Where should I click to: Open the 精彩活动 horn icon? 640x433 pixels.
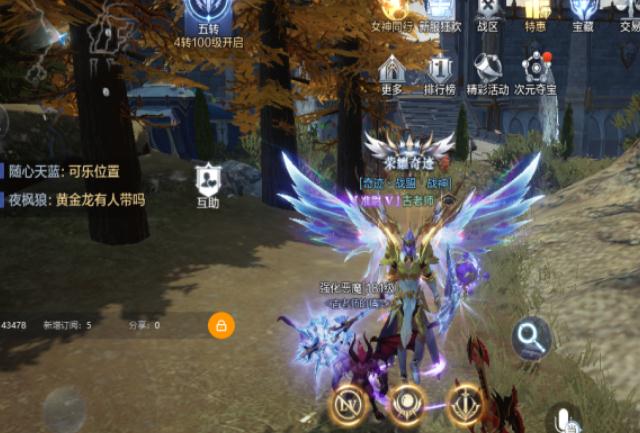point(488,74)
